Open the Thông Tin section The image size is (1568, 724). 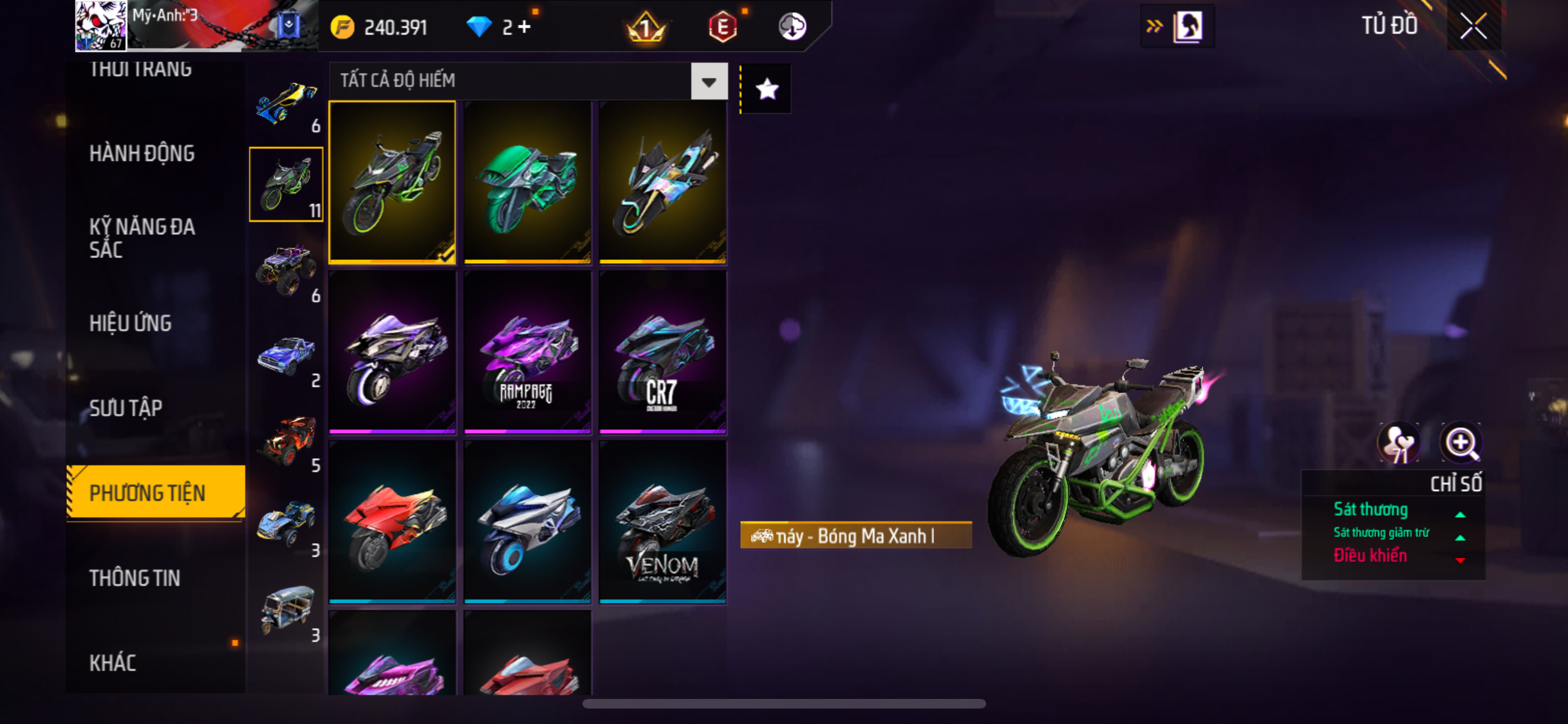(134, 578)
